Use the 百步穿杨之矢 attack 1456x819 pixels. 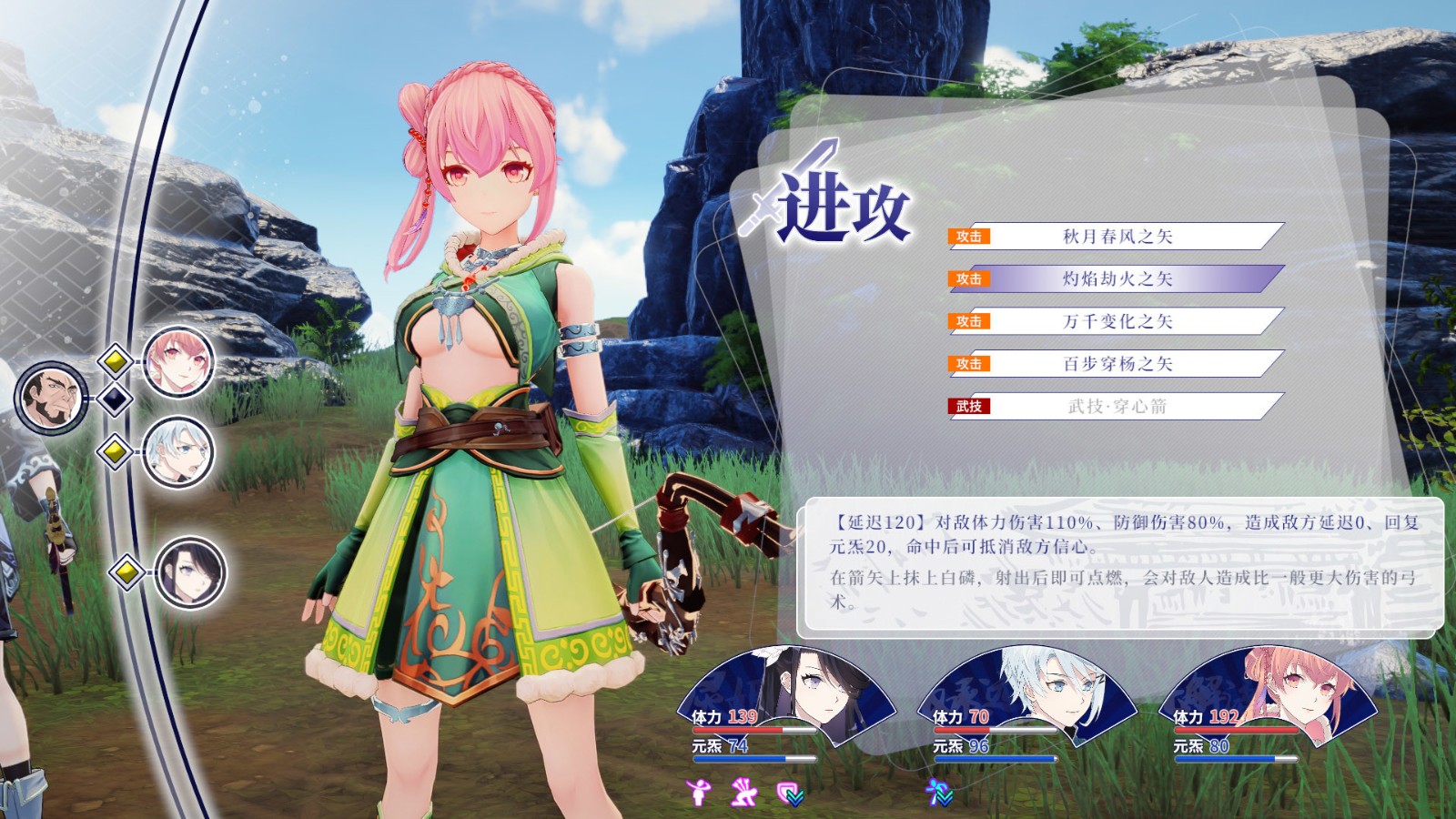(x=1117, y=364)
